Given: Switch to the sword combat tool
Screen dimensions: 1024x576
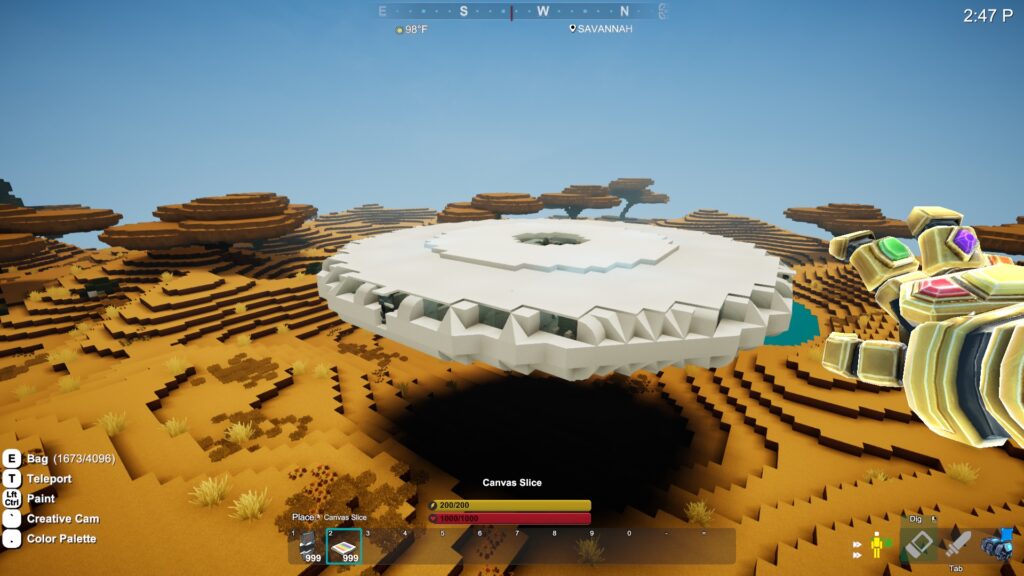Looking at the screenshot, I should point(958,544).
